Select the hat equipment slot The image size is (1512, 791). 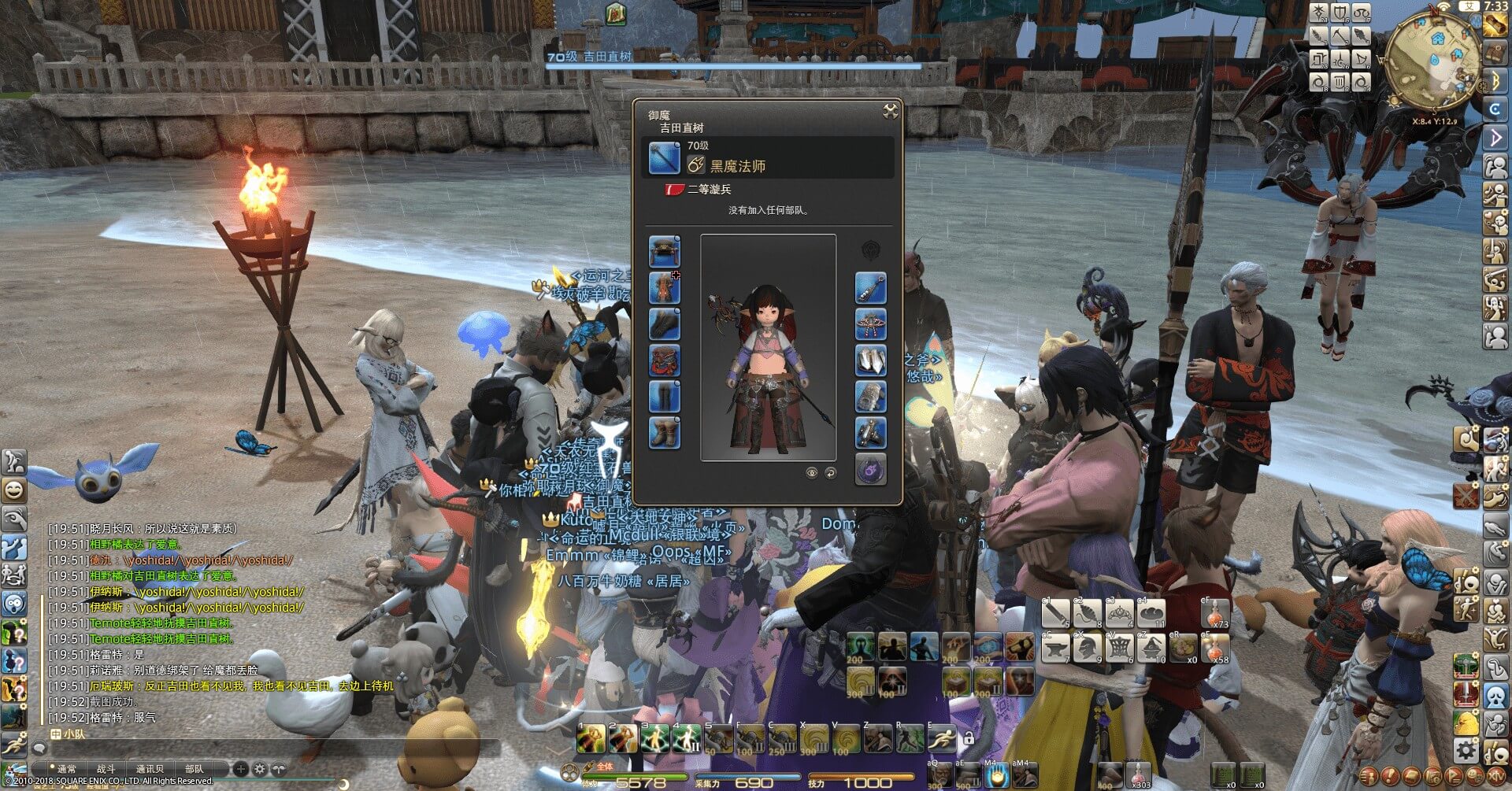coord(664,252)
